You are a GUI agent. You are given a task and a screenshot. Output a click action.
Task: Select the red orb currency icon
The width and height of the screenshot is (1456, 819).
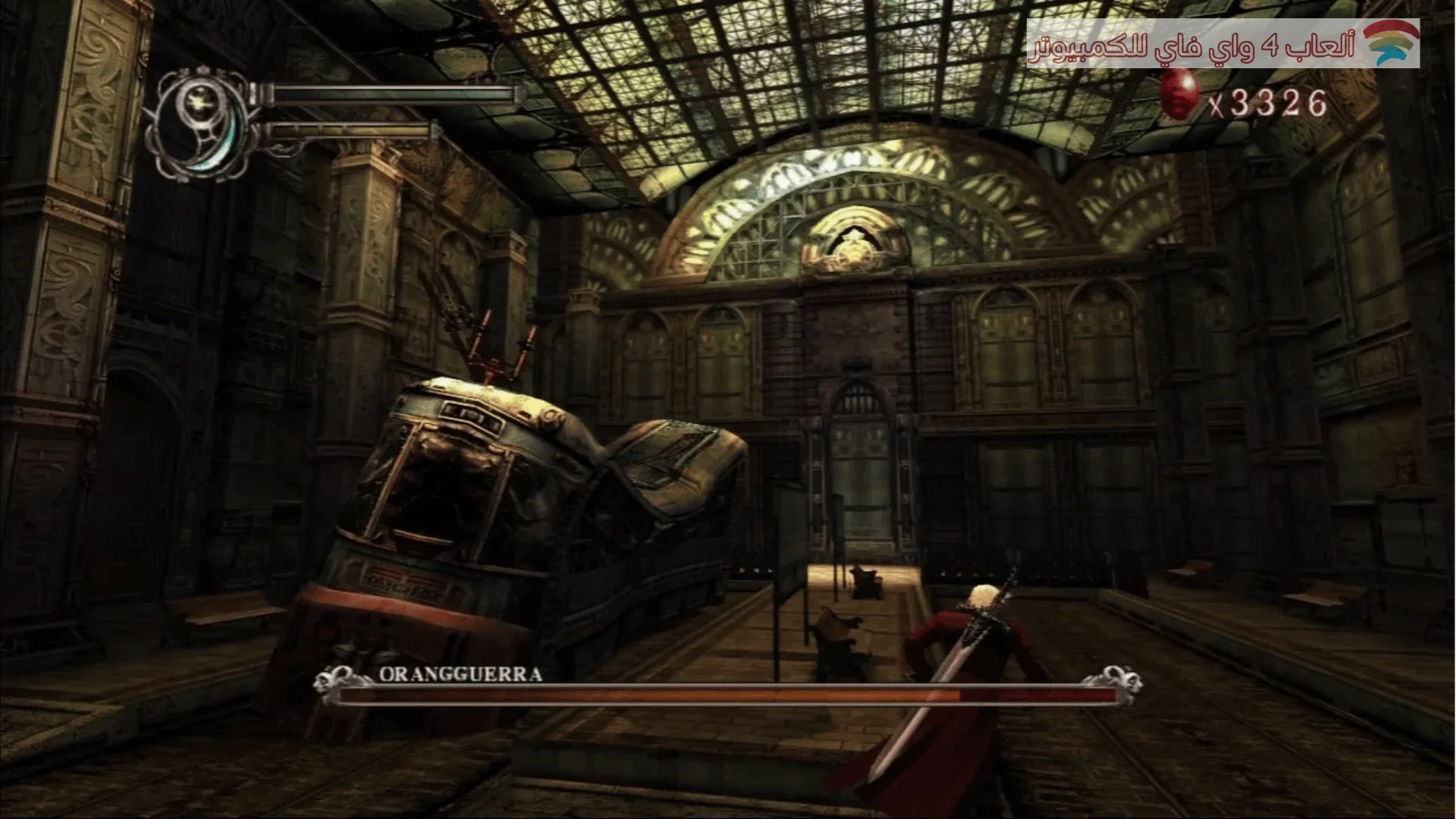(x=1179, y=95)
